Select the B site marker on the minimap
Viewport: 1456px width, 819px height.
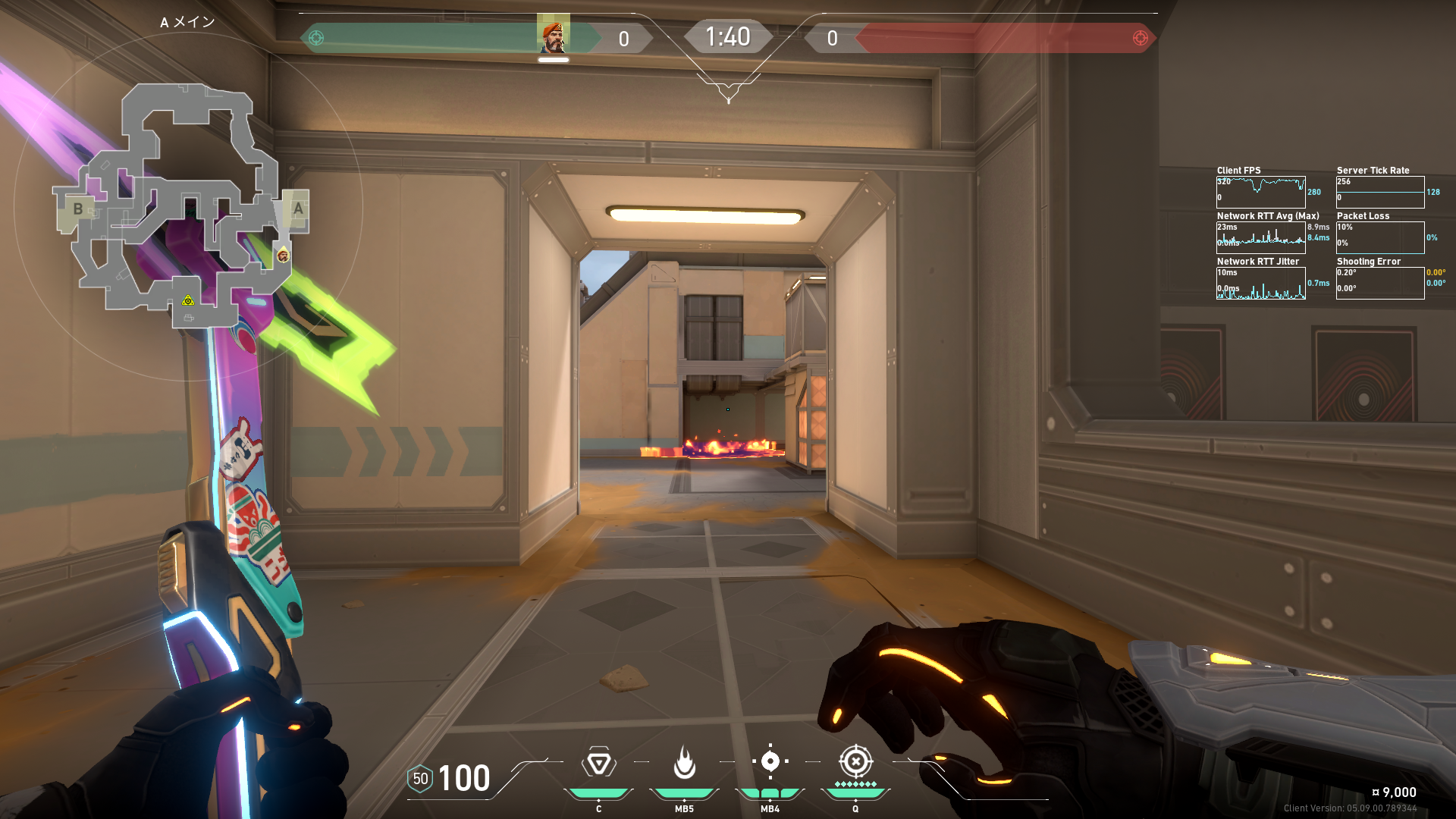pyautogui.click(x=77, y=209)
